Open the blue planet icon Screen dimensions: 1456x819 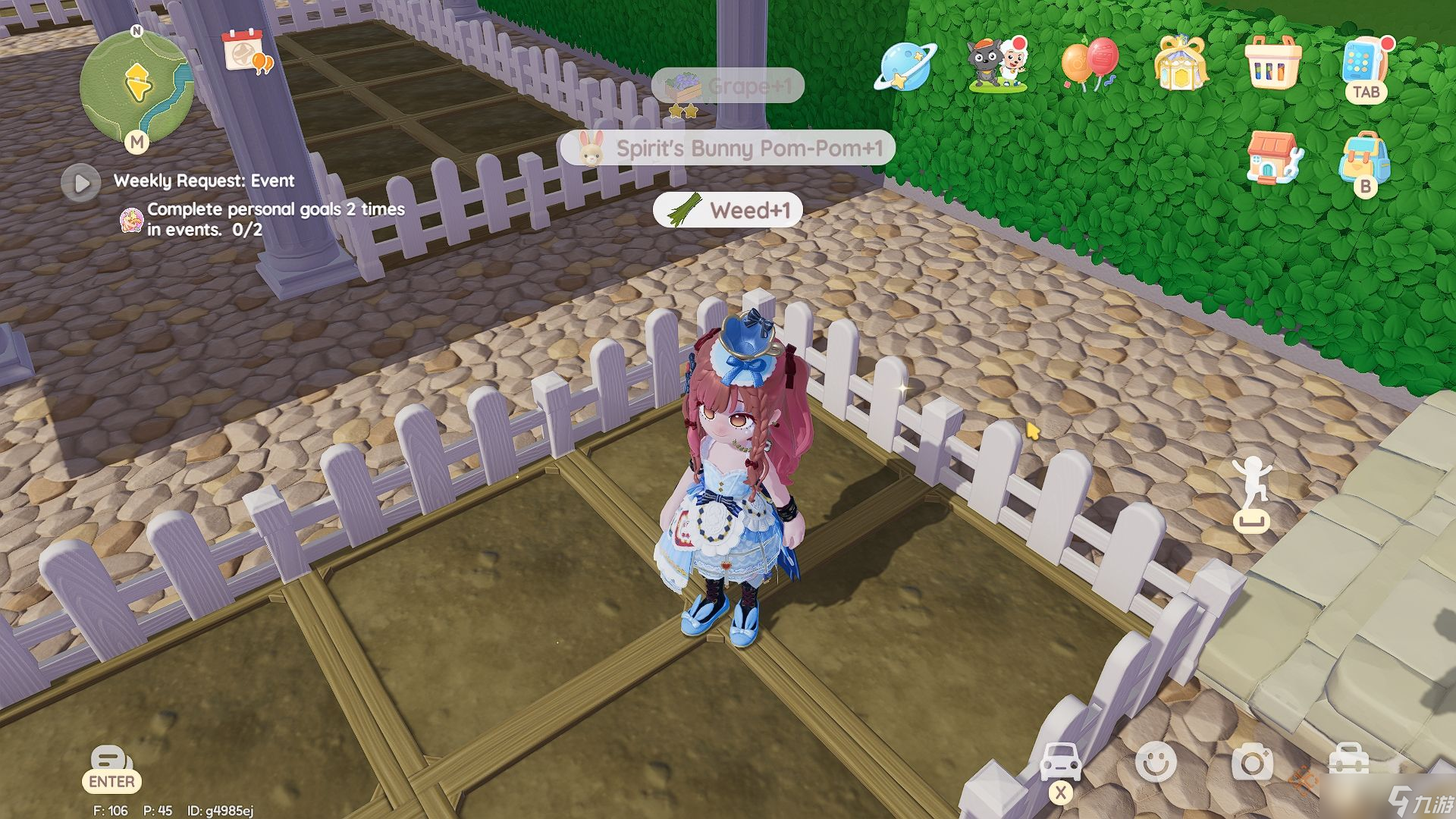(x=905, y=66)
